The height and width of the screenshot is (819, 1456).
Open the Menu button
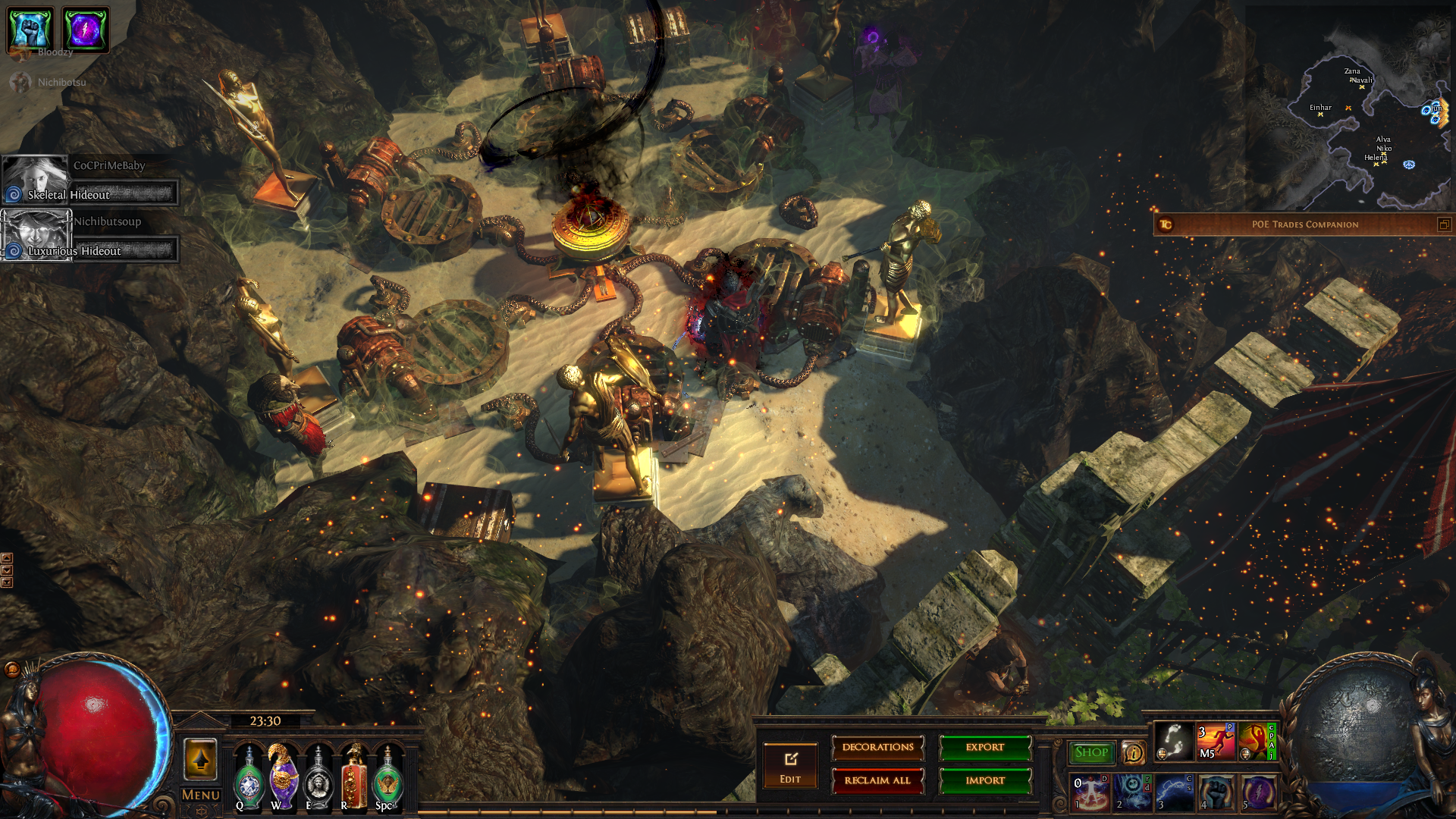coord(201,795)
